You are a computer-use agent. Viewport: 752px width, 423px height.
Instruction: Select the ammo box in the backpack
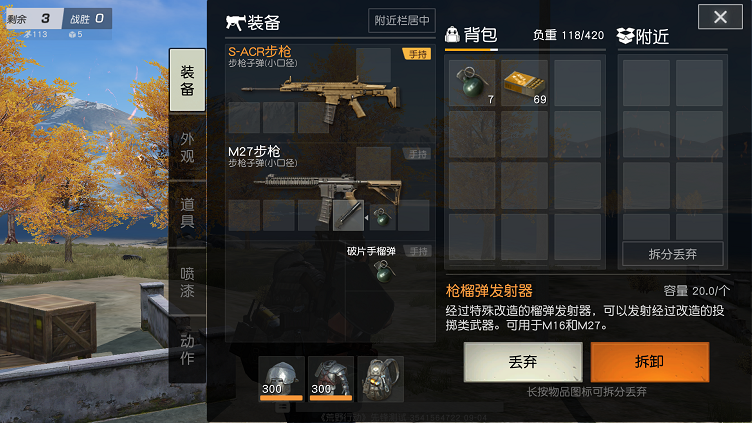pos(525,83)
